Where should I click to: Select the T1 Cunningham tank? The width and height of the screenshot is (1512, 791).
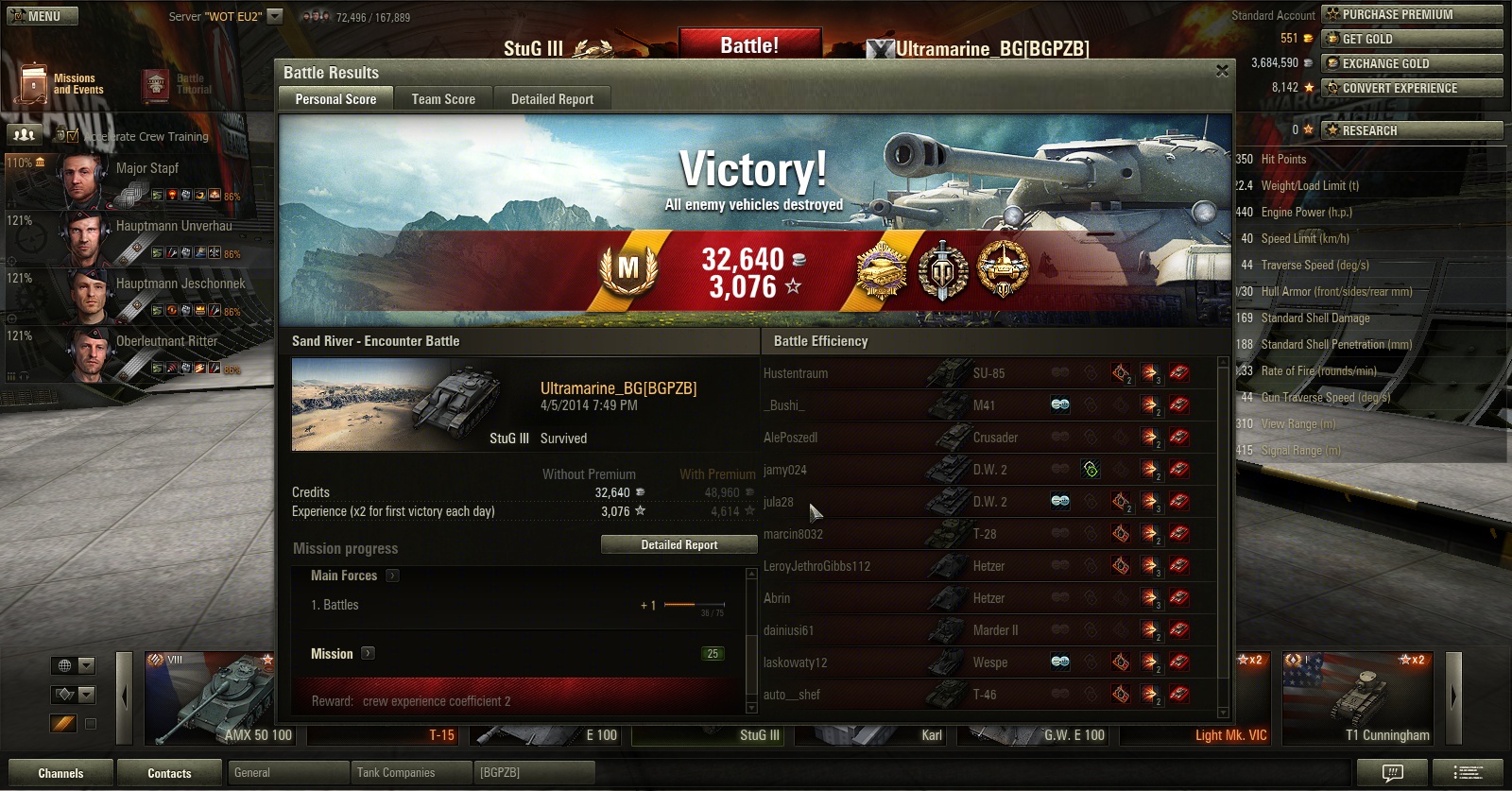pyautogui.click(x=1359, y=699)
